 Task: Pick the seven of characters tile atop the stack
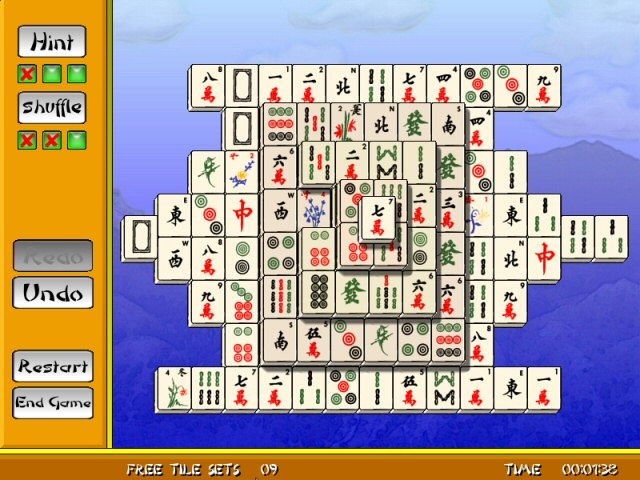point(377,220)
